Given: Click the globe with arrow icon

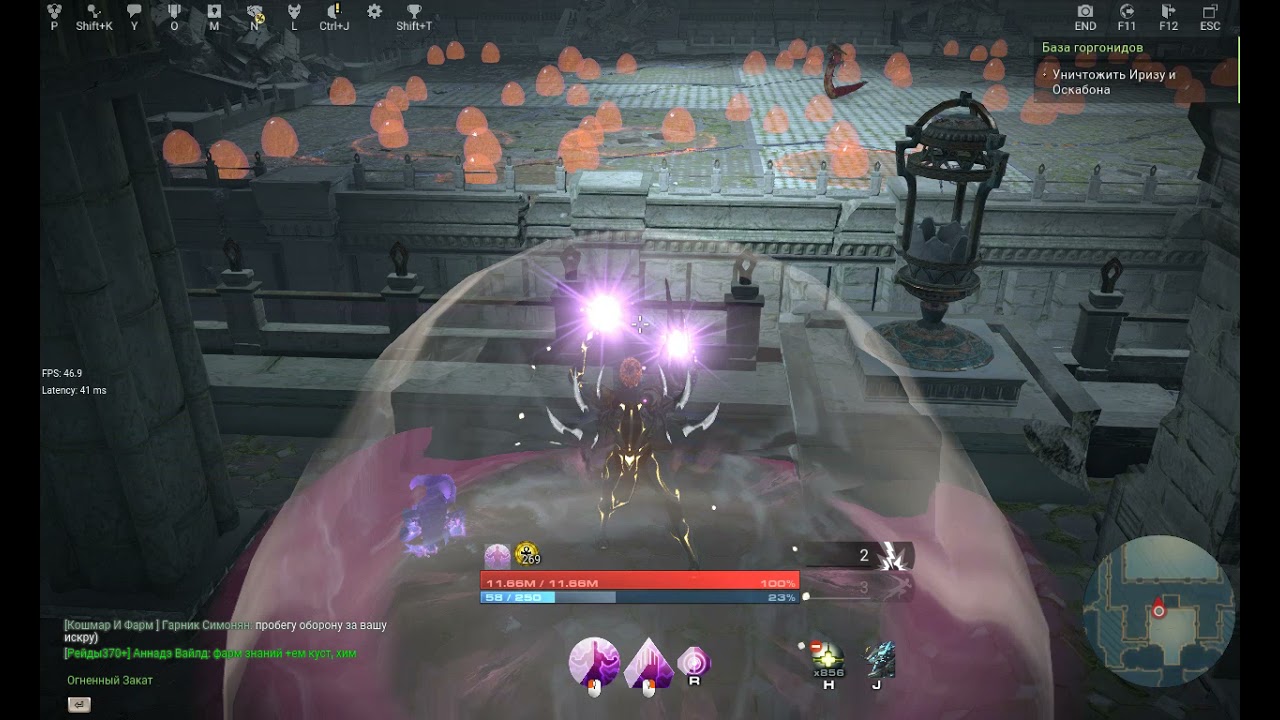Looking at the screenshot, I should click(1127, 12).
